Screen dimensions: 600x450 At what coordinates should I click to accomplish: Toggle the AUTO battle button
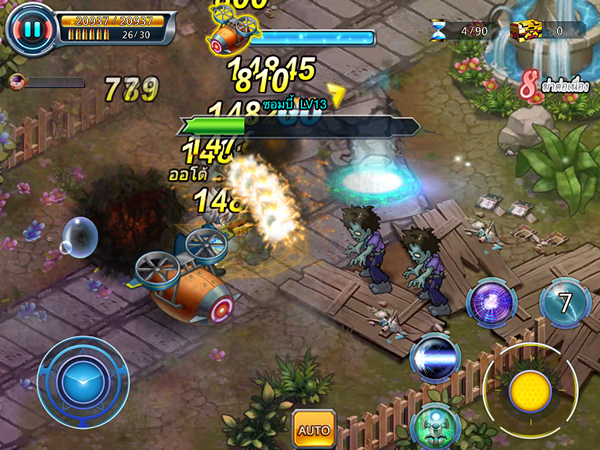pos(313,430)
